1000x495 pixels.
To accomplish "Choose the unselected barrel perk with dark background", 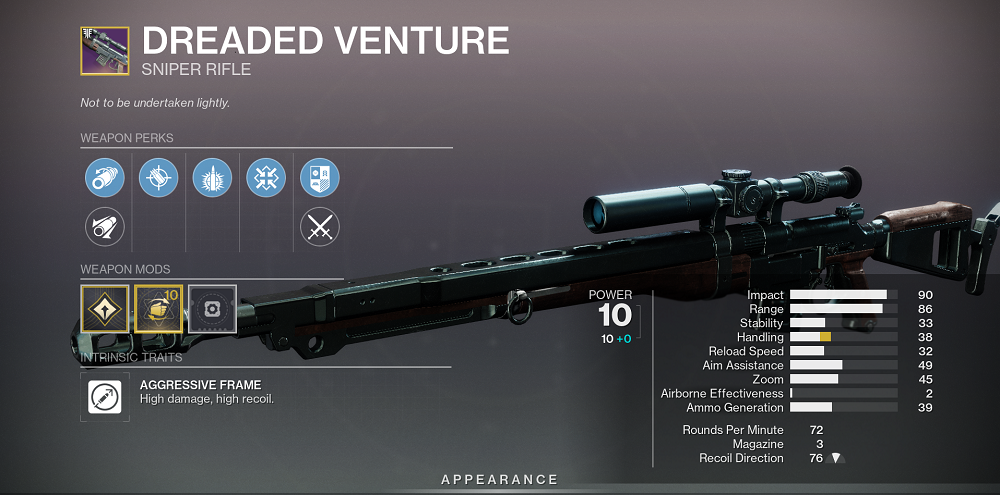I will click(104, 226).
